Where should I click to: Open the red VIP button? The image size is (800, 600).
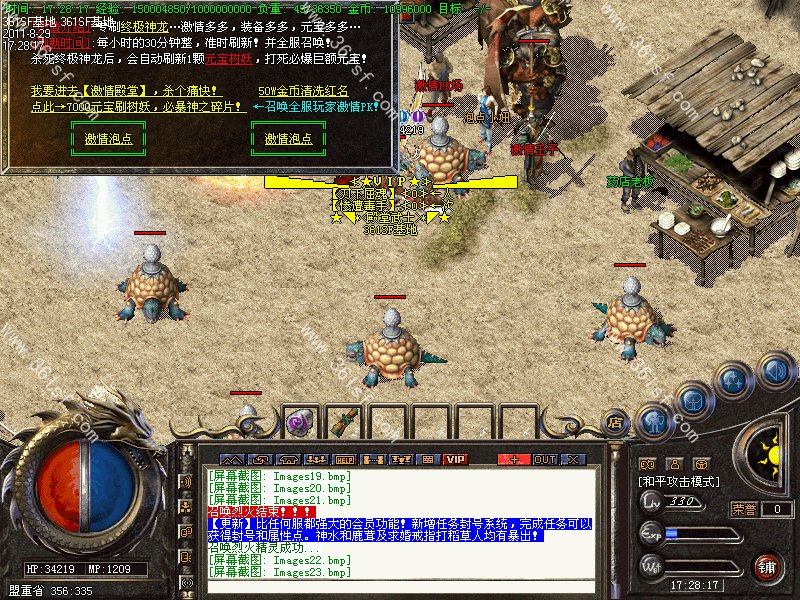point(456,459)
